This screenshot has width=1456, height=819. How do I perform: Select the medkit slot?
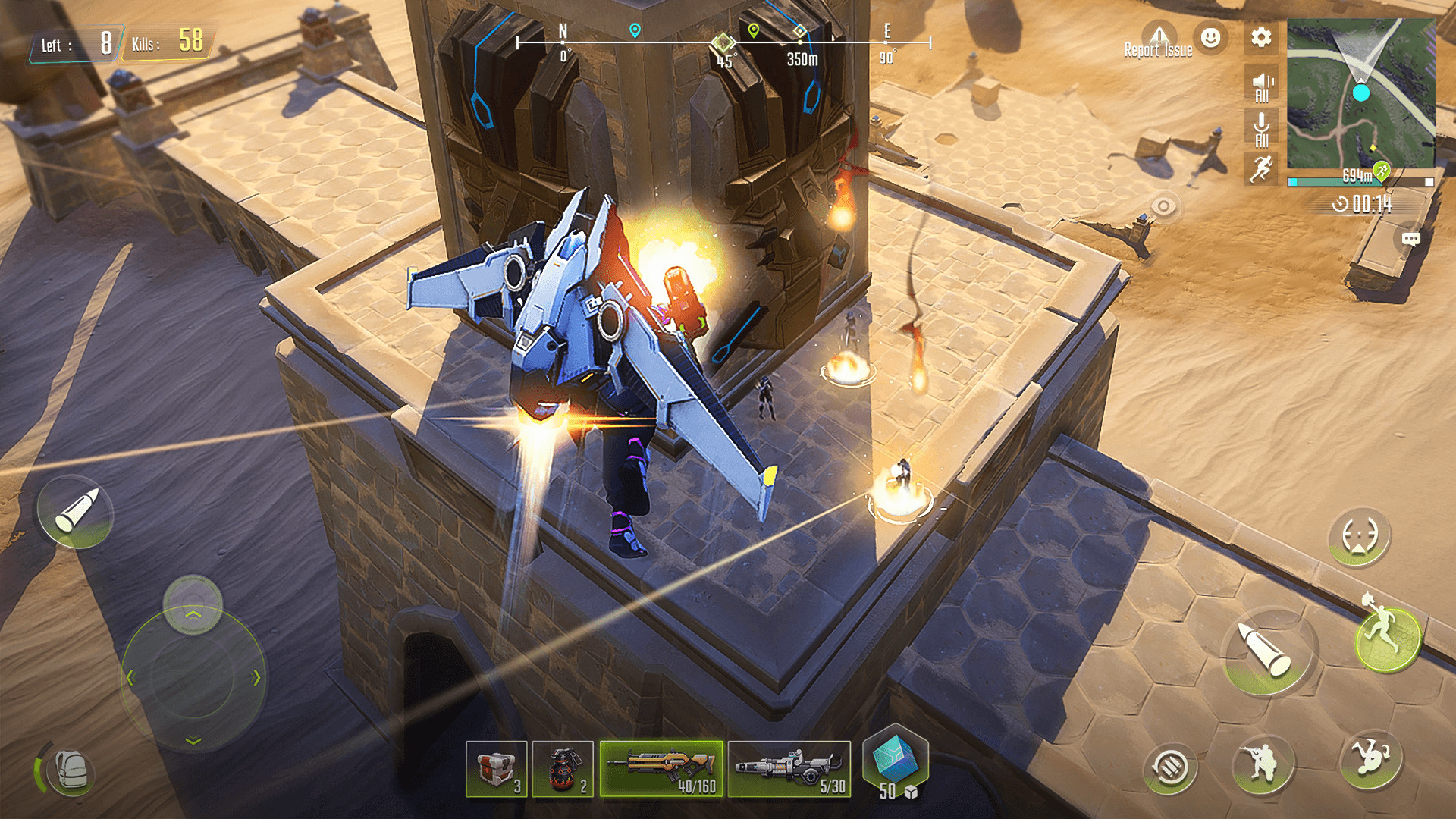tap(497, 770)
